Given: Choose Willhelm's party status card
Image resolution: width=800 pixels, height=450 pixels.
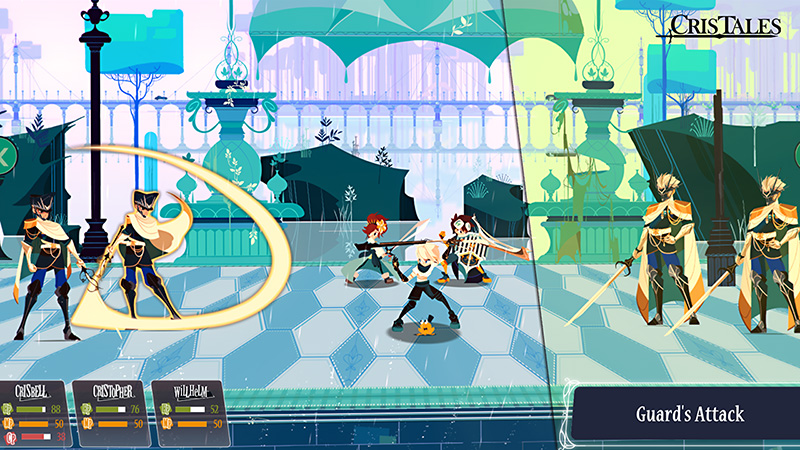Looking at the screenshot, I should 190,411.
